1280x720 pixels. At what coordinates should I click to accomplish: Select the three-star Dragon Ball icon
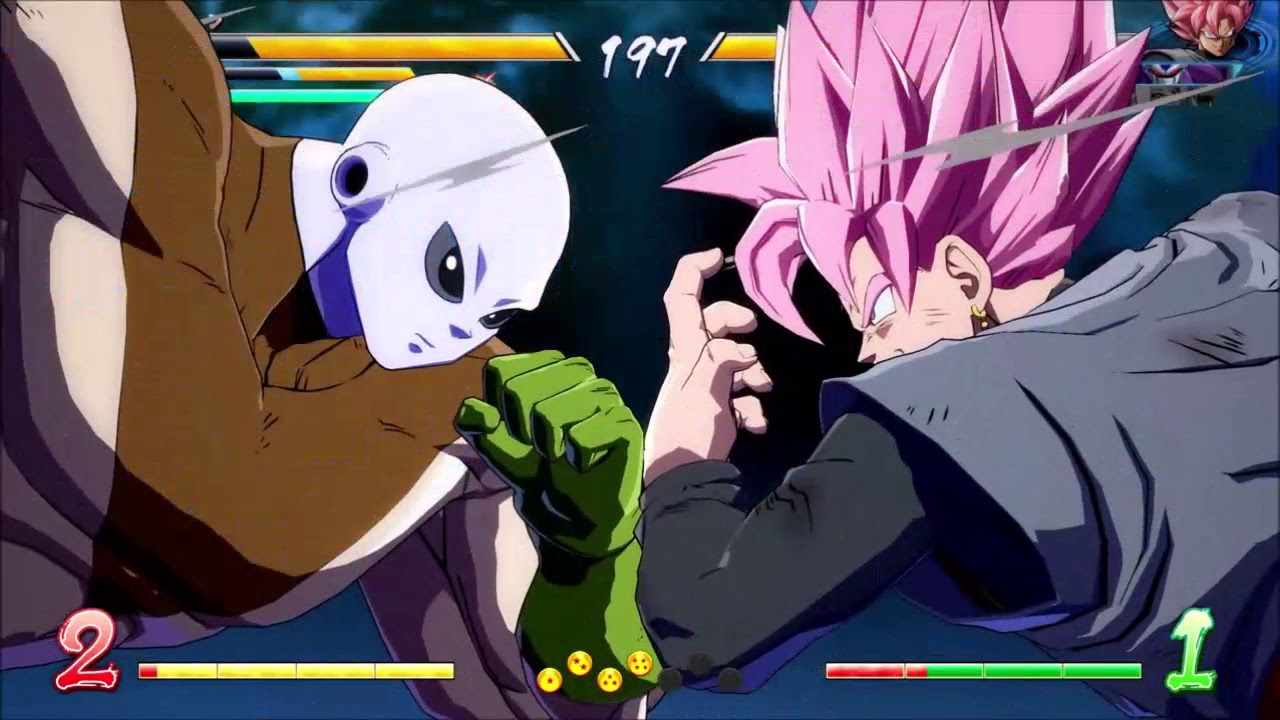608,678
